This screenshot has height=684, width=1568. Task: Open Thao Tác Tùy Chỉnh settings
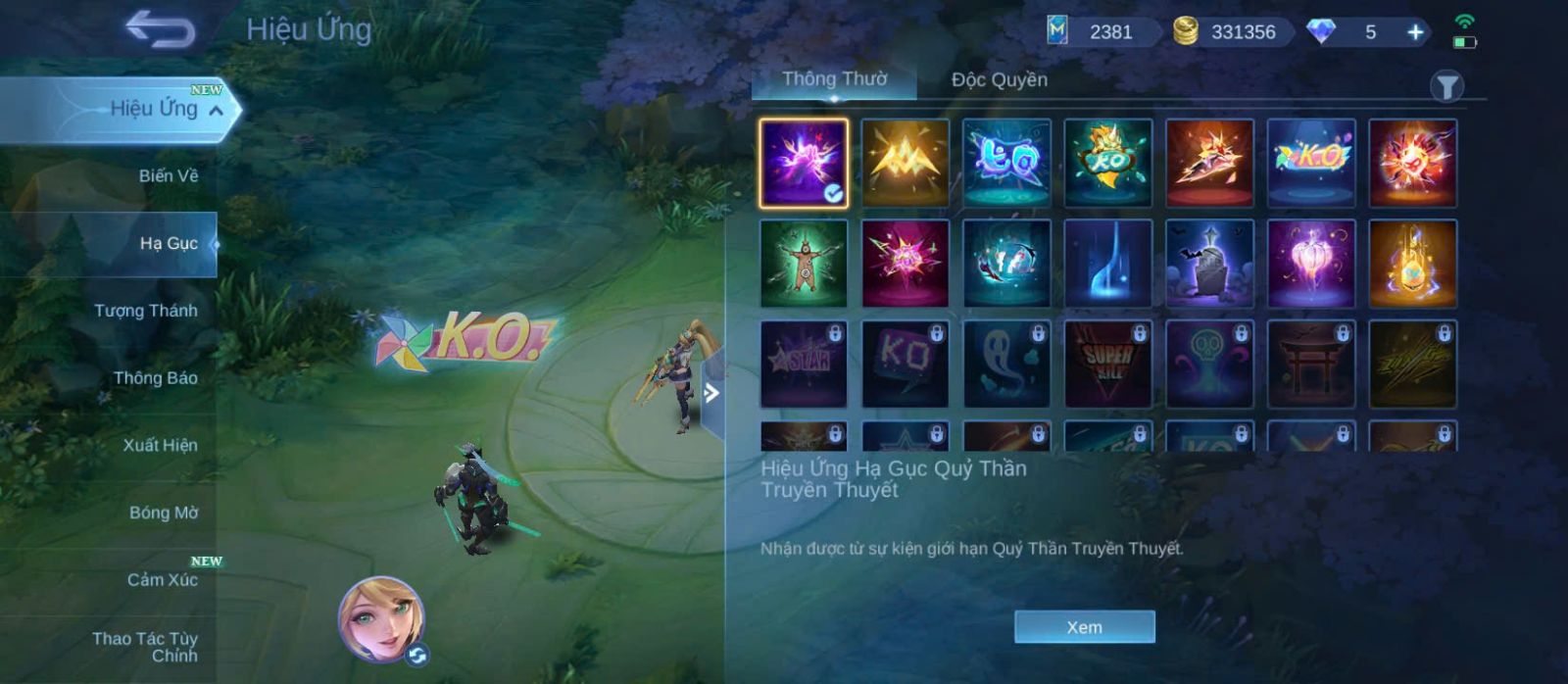coord(145,647)
